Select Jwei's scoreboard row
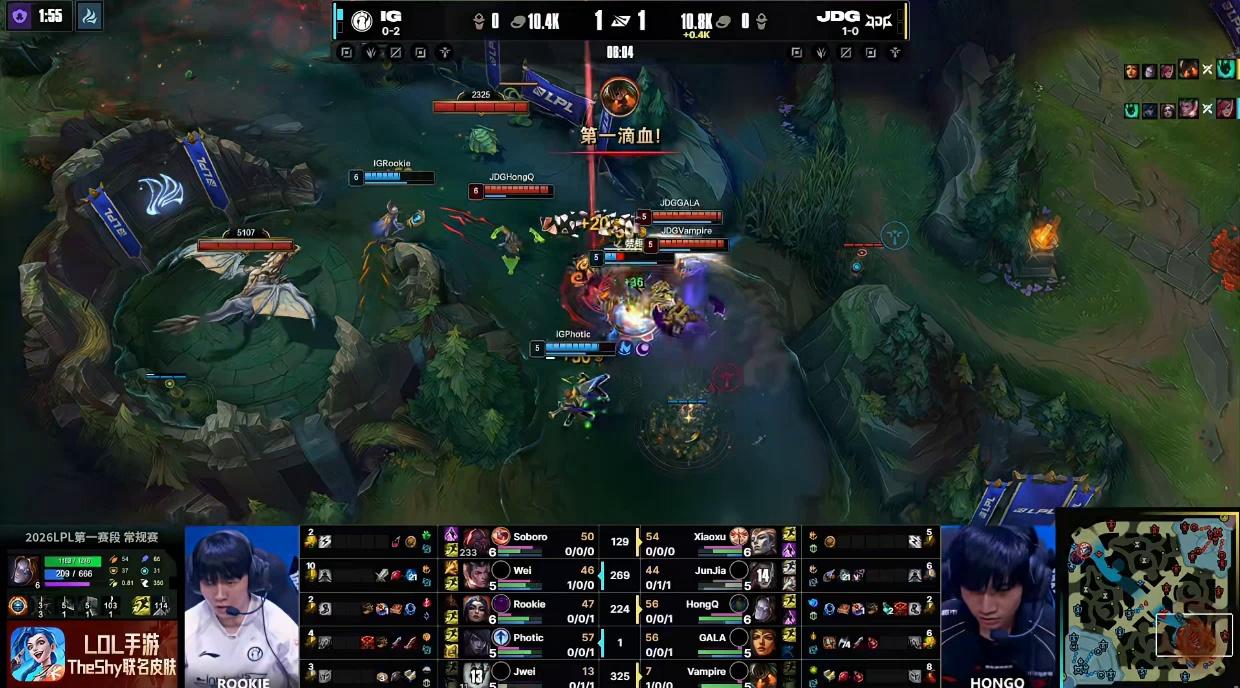The height and width of the screenshot is (688, 1240). pos(529,672)
